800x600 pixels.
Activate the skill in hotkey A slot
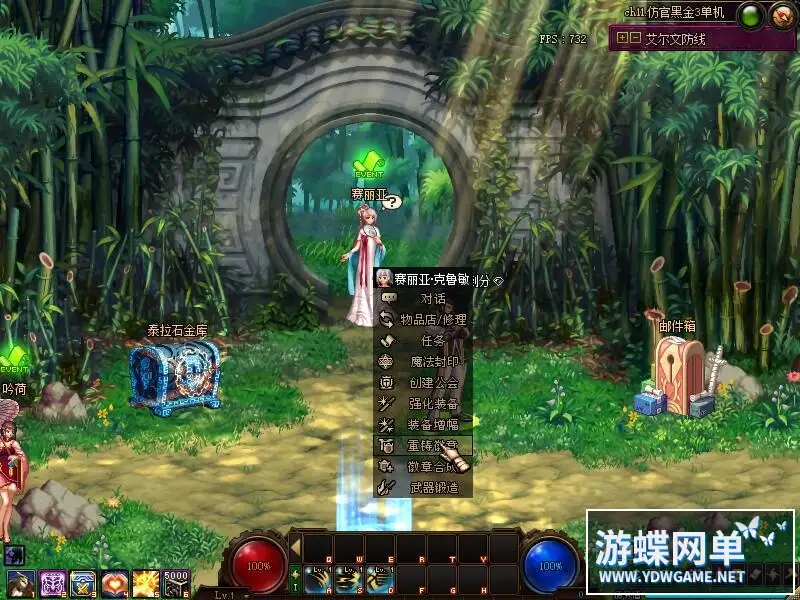point(318,579)
